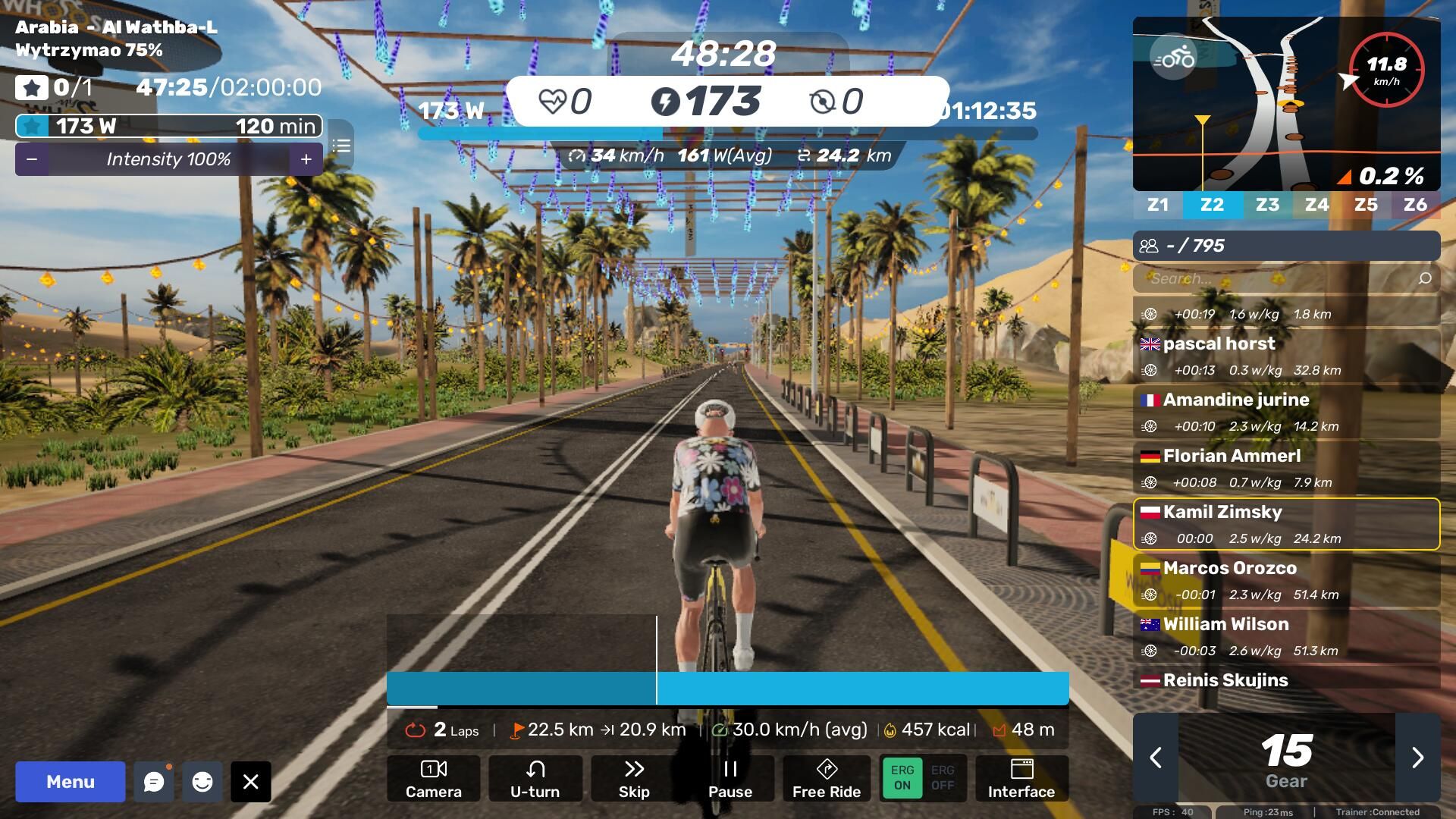The width and height of the screenshot is (1456, 819).
Task: Make a U-turn
Action: point(535,779)
